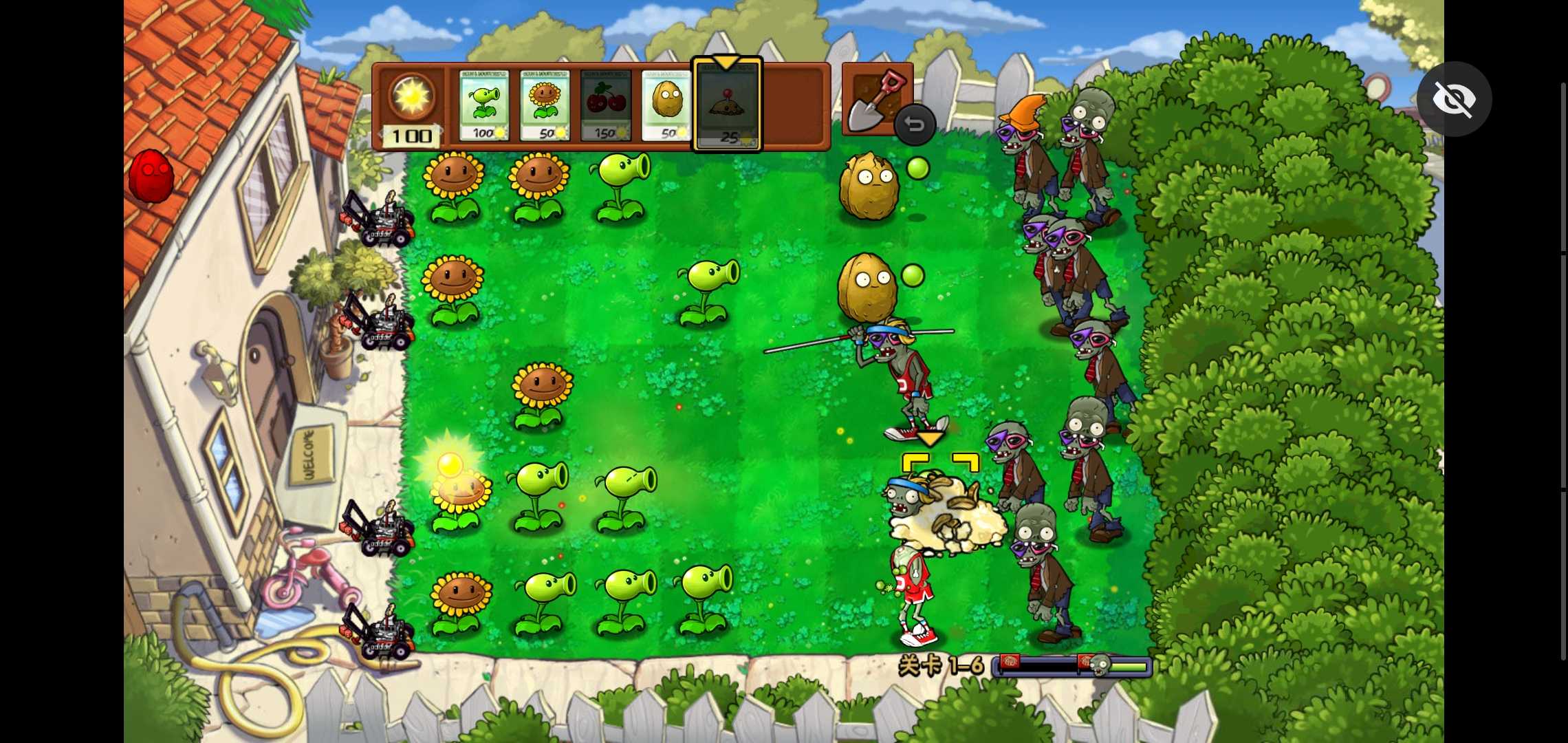Viewport: 1568px width, 743px height.
Task: Tap the red blob icon by the roof
Action: pos(151,176)
